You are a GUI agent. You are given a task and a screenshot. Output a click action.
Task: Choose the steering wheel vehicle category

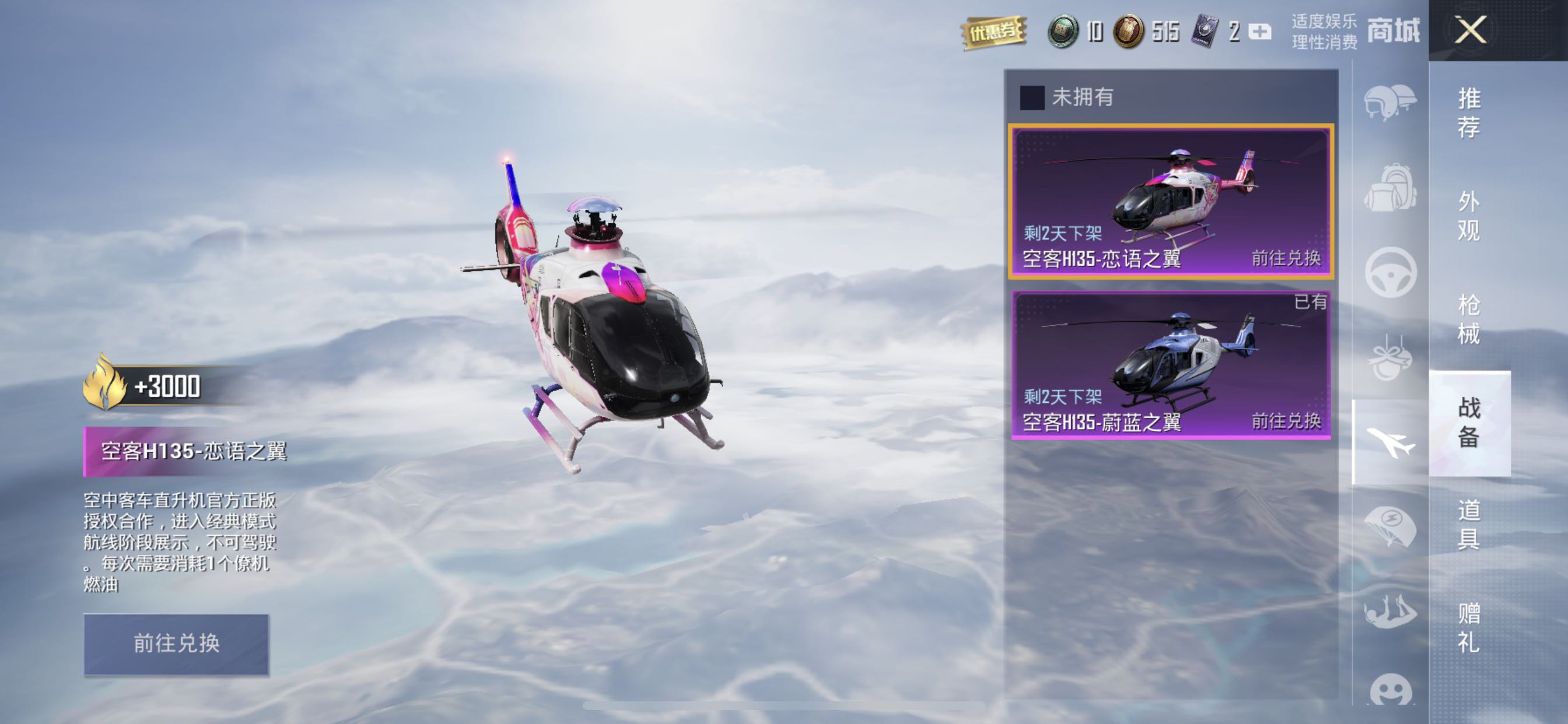click(x=1389, y=273)
